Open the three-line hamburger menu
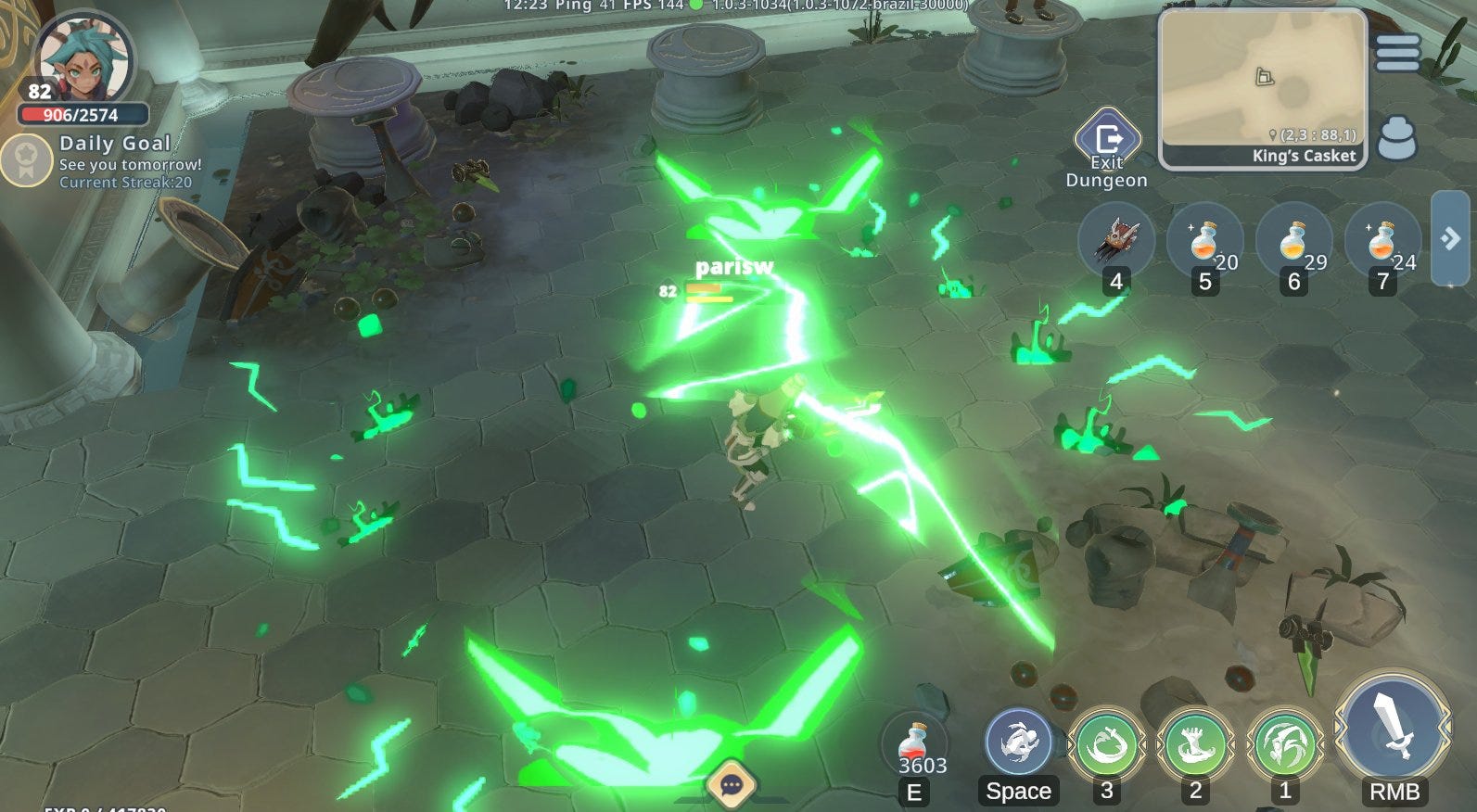Image resolution: width=1477 pixels, height=812 pixels. click(x=1397, y=53)
